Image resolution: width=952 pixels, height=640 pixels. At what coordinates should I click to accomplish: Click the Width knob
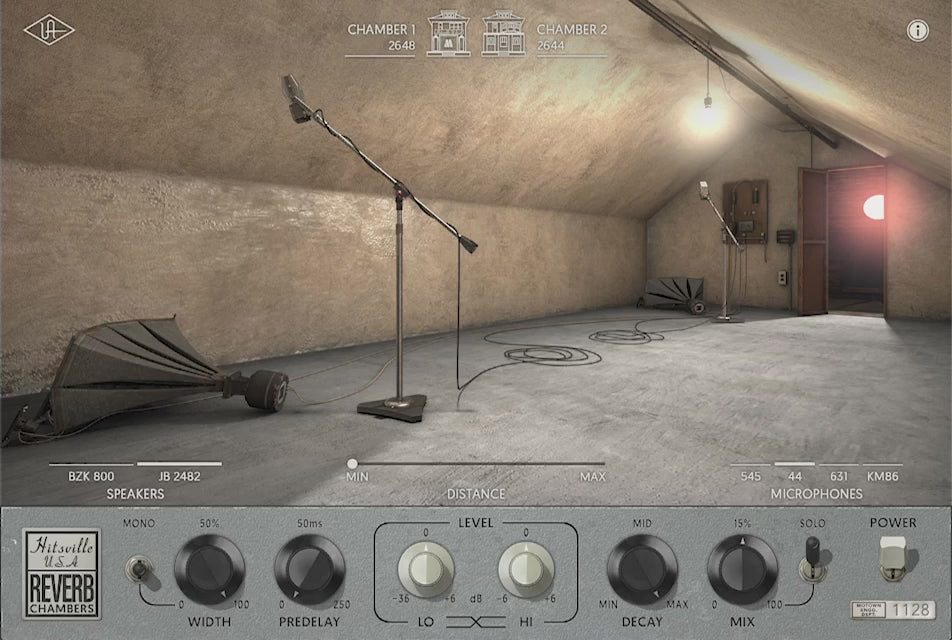[x=209, y=570]
